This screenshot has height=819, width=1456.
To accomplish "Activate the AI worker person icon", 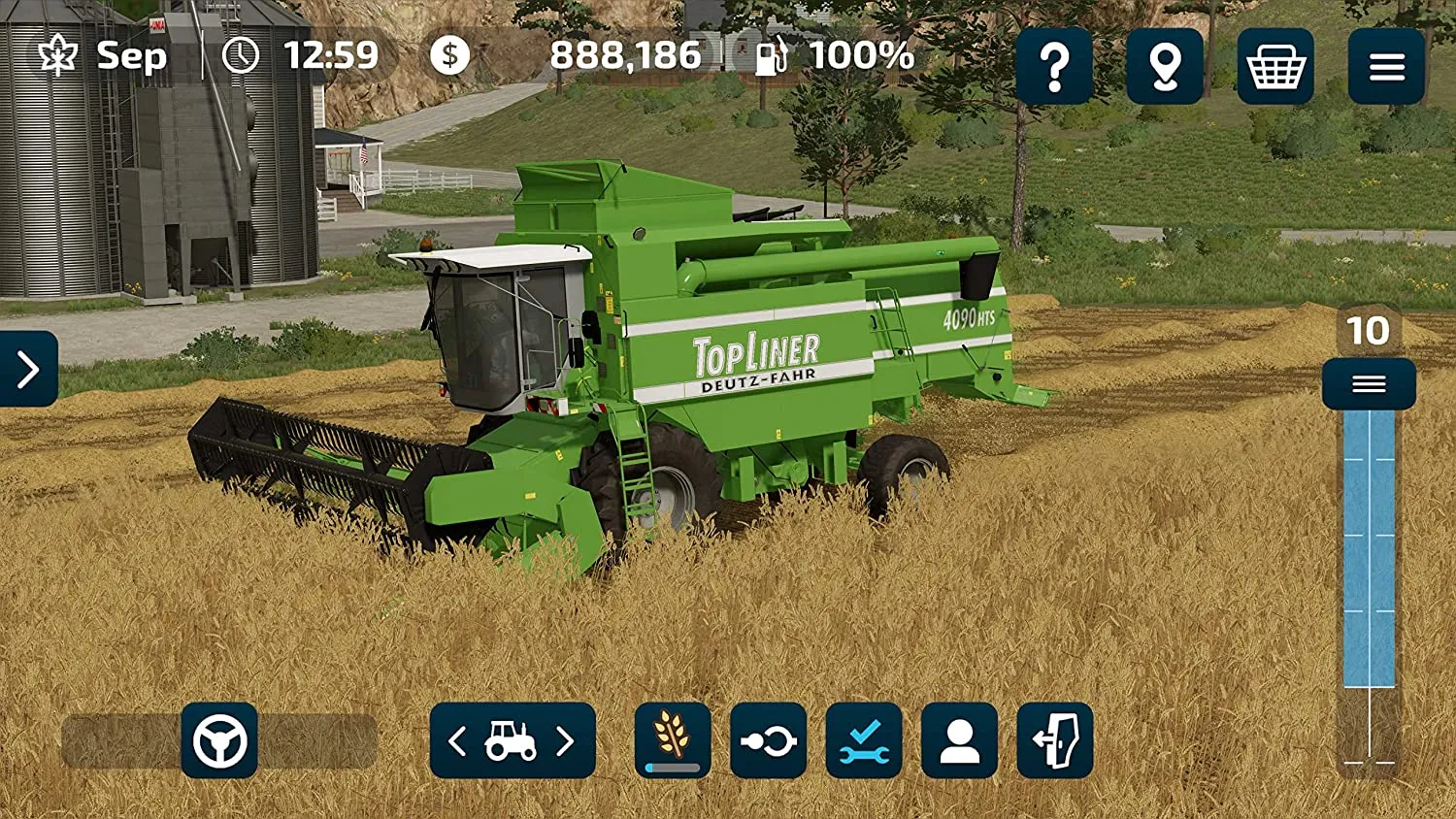I will [959, 741].
